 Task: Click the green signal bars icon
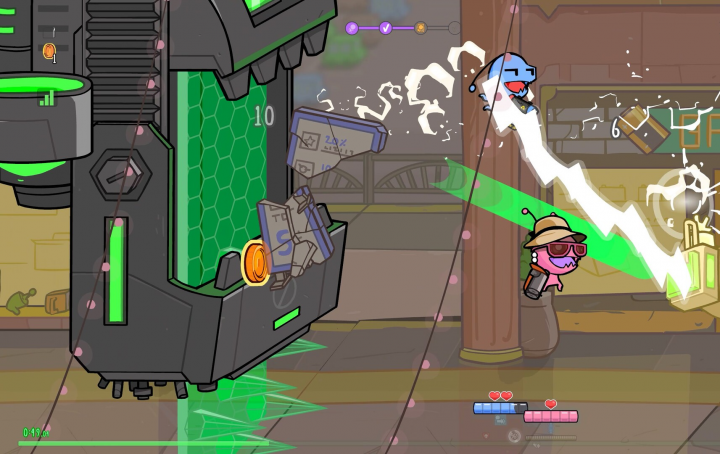coord(46,97)
